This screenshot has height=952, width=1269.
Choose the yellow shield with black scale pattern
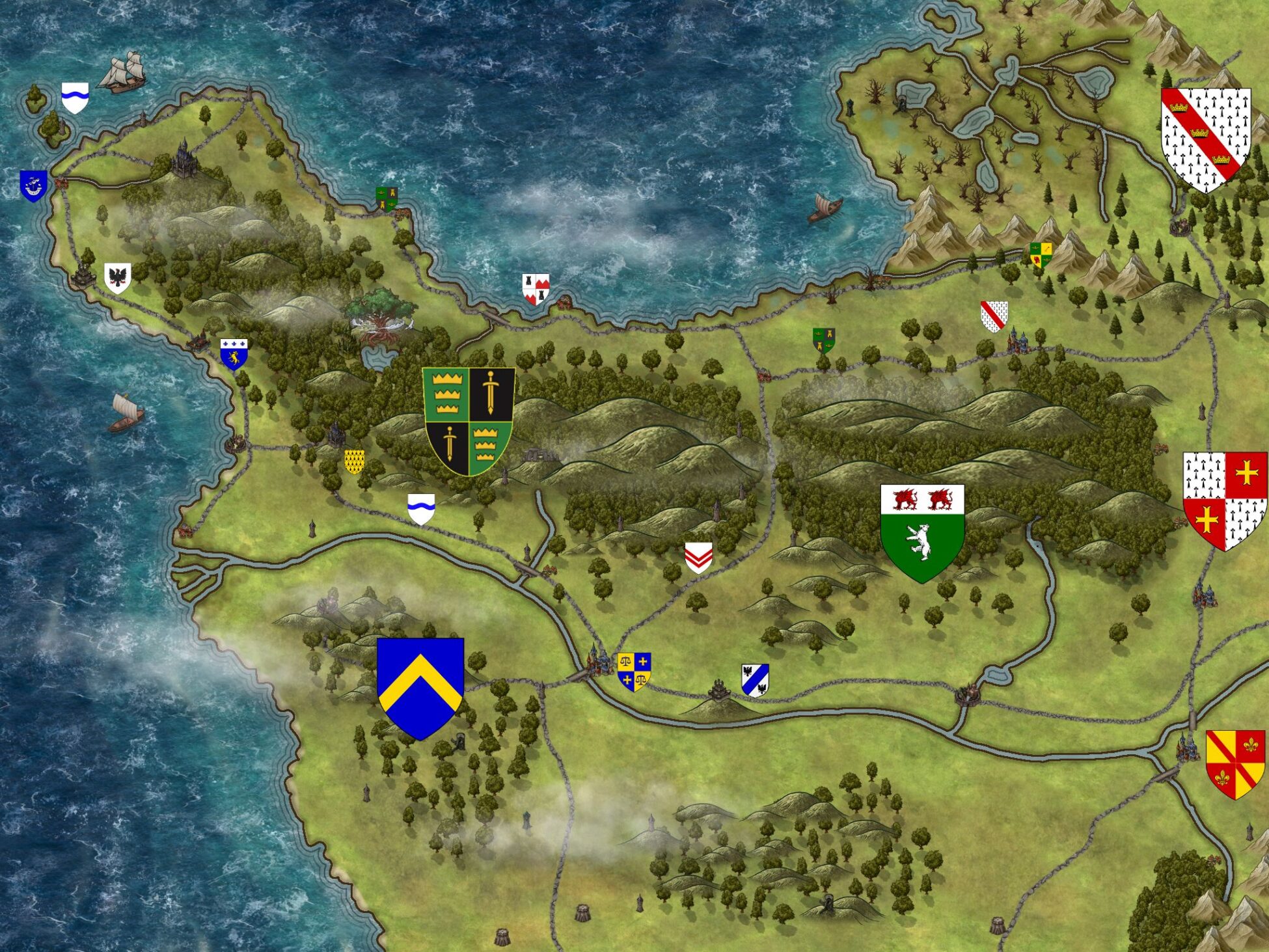click(x=354, y=461)
